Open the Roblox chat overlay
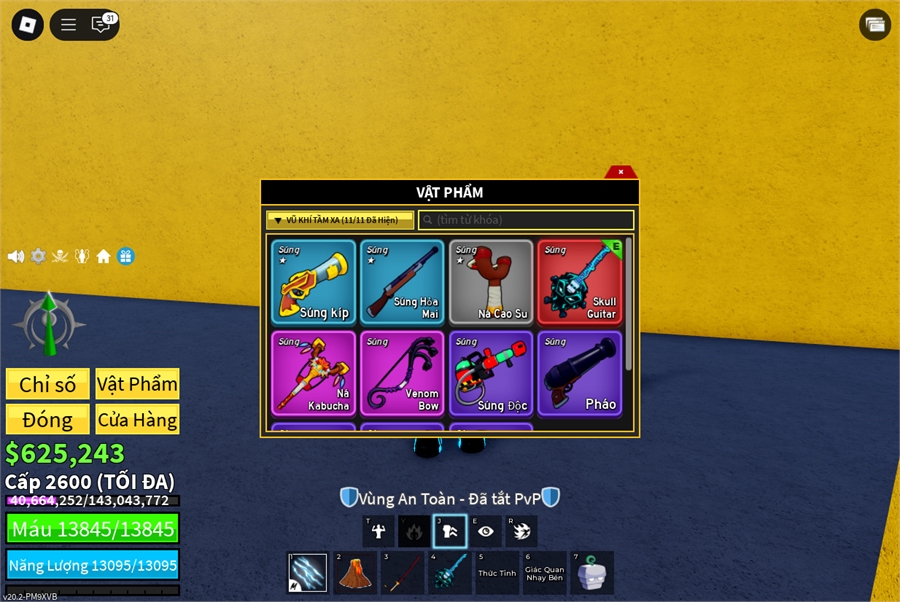900x602 pixels. coord(101,25)
